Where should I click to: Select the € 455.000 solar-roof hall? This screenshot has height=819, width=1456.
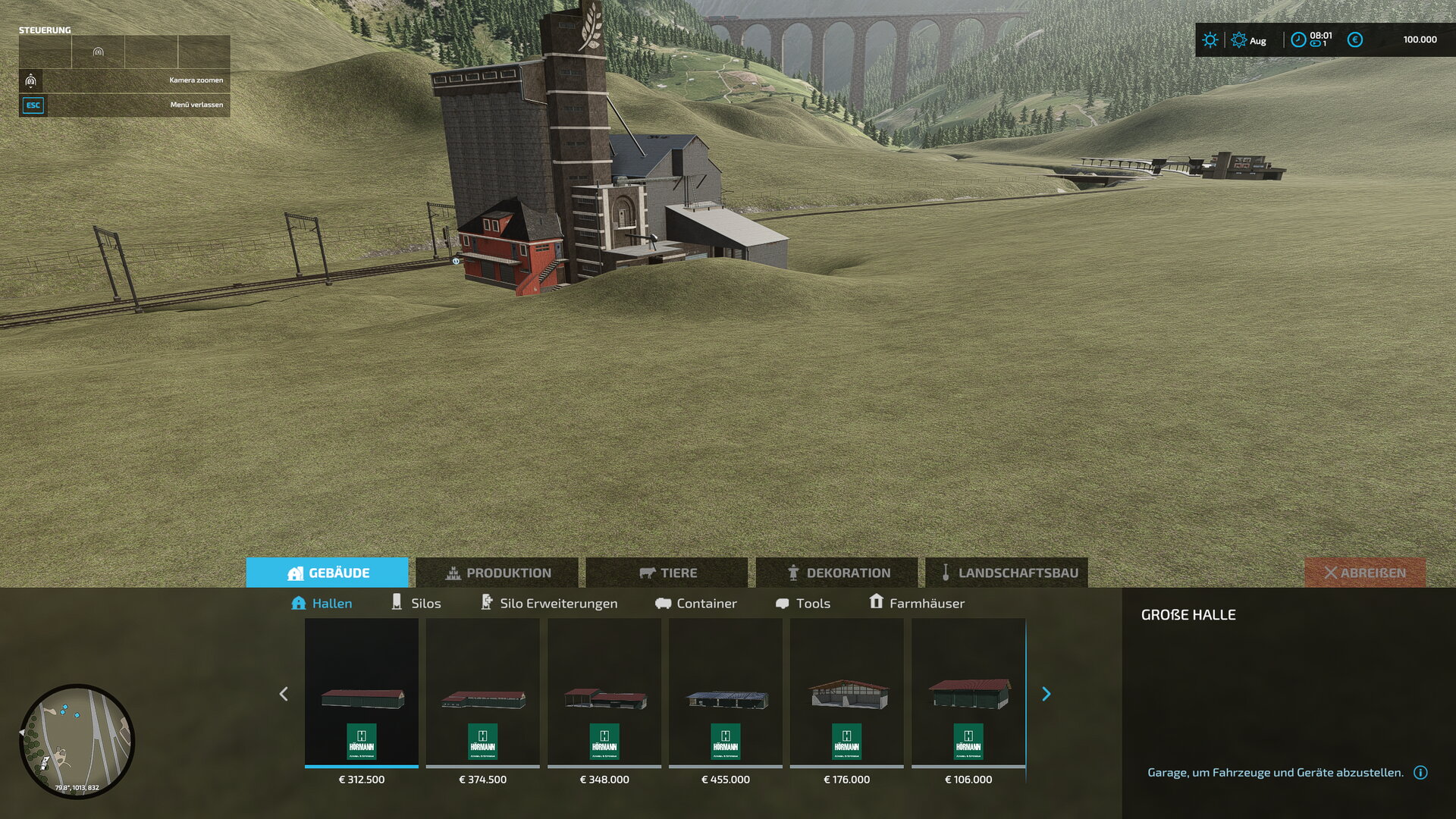pyautogui.click(x=726, y=694)
